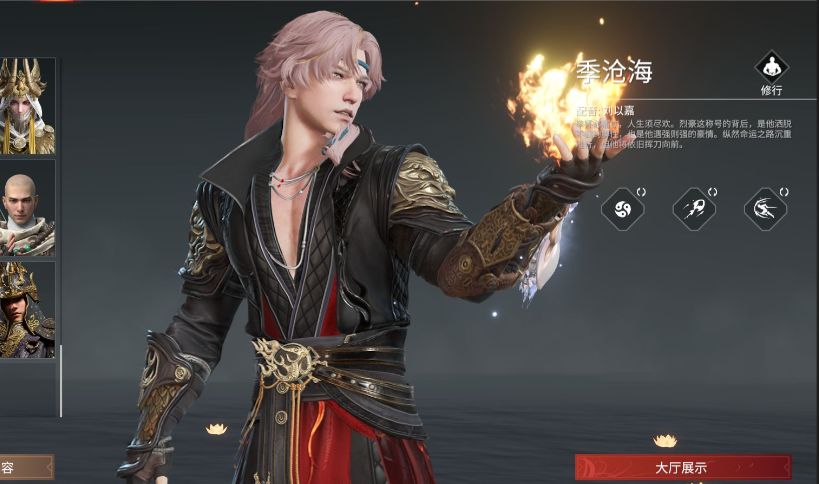The width and height of the screenshot is (819, 484).
Task: View the fiery dash skill icon
Action: point(692,208)
